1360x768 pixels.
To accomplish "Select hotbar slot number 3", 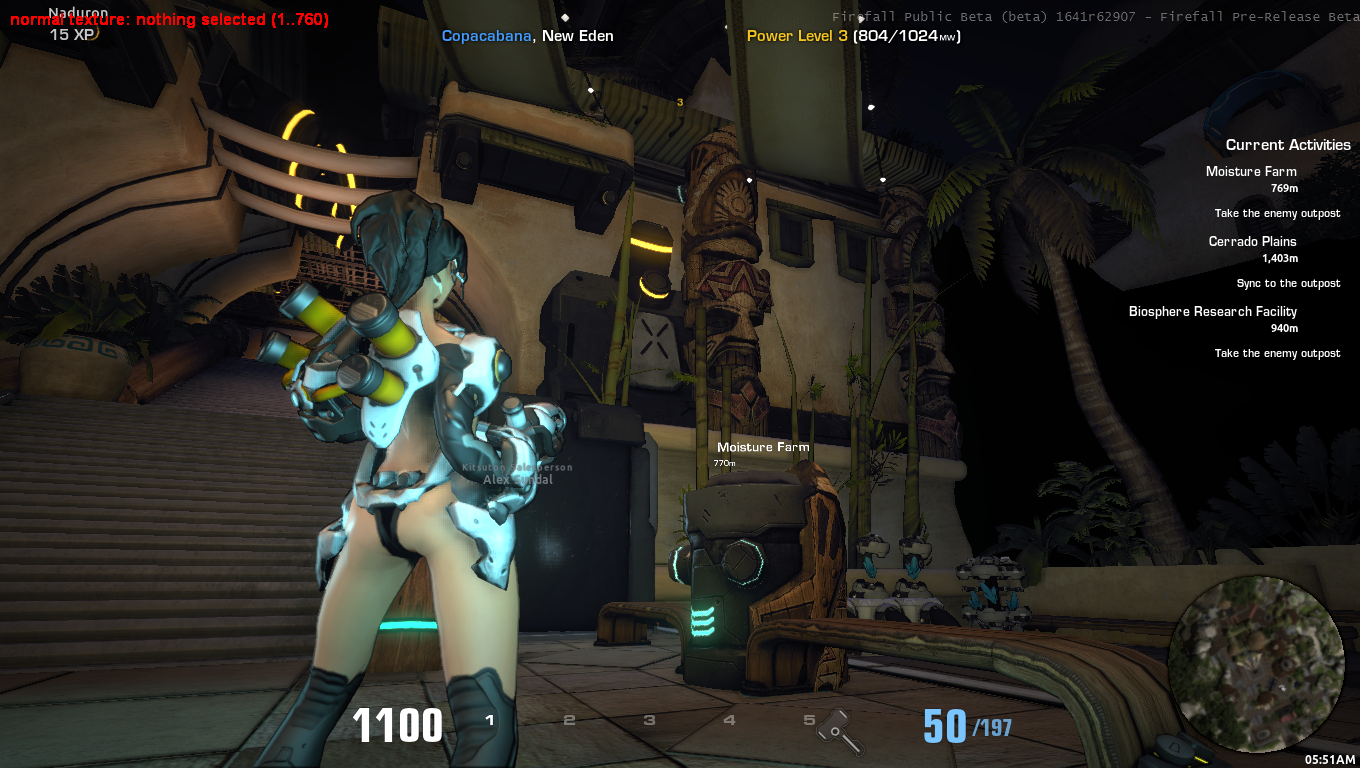I will [x=649, y=720].
